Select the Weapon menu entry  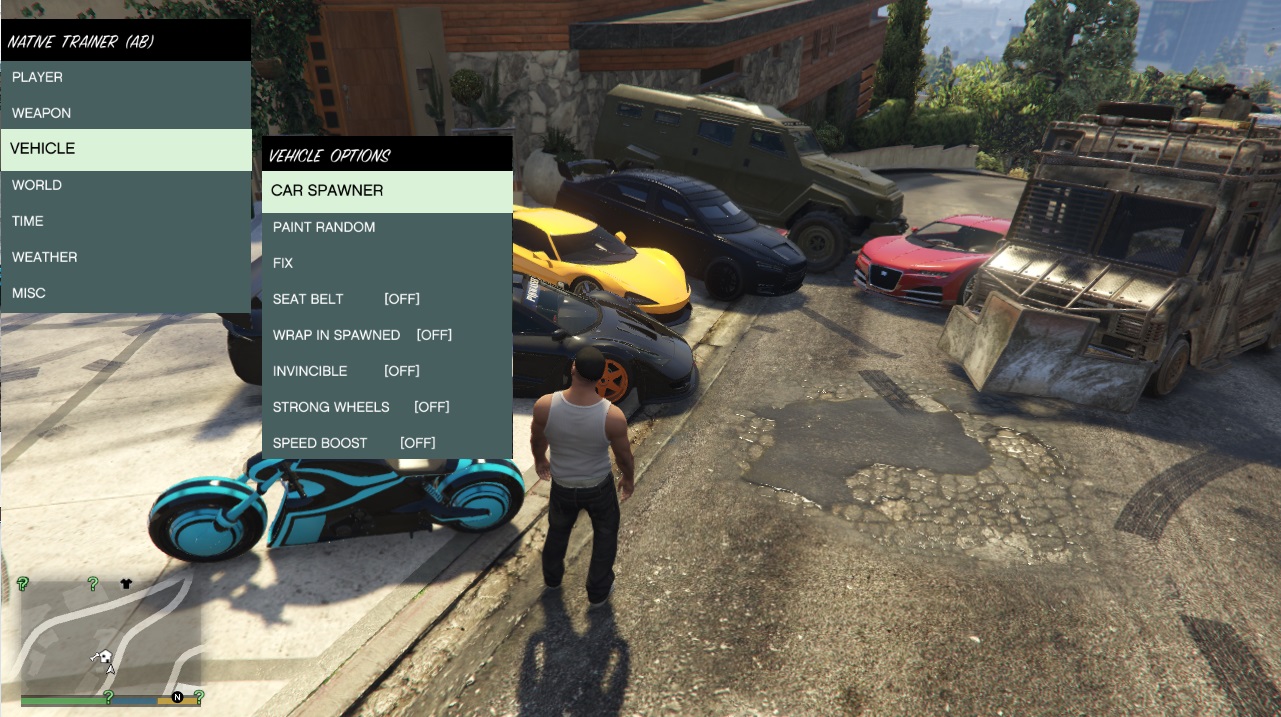click(x=125, y=114)
